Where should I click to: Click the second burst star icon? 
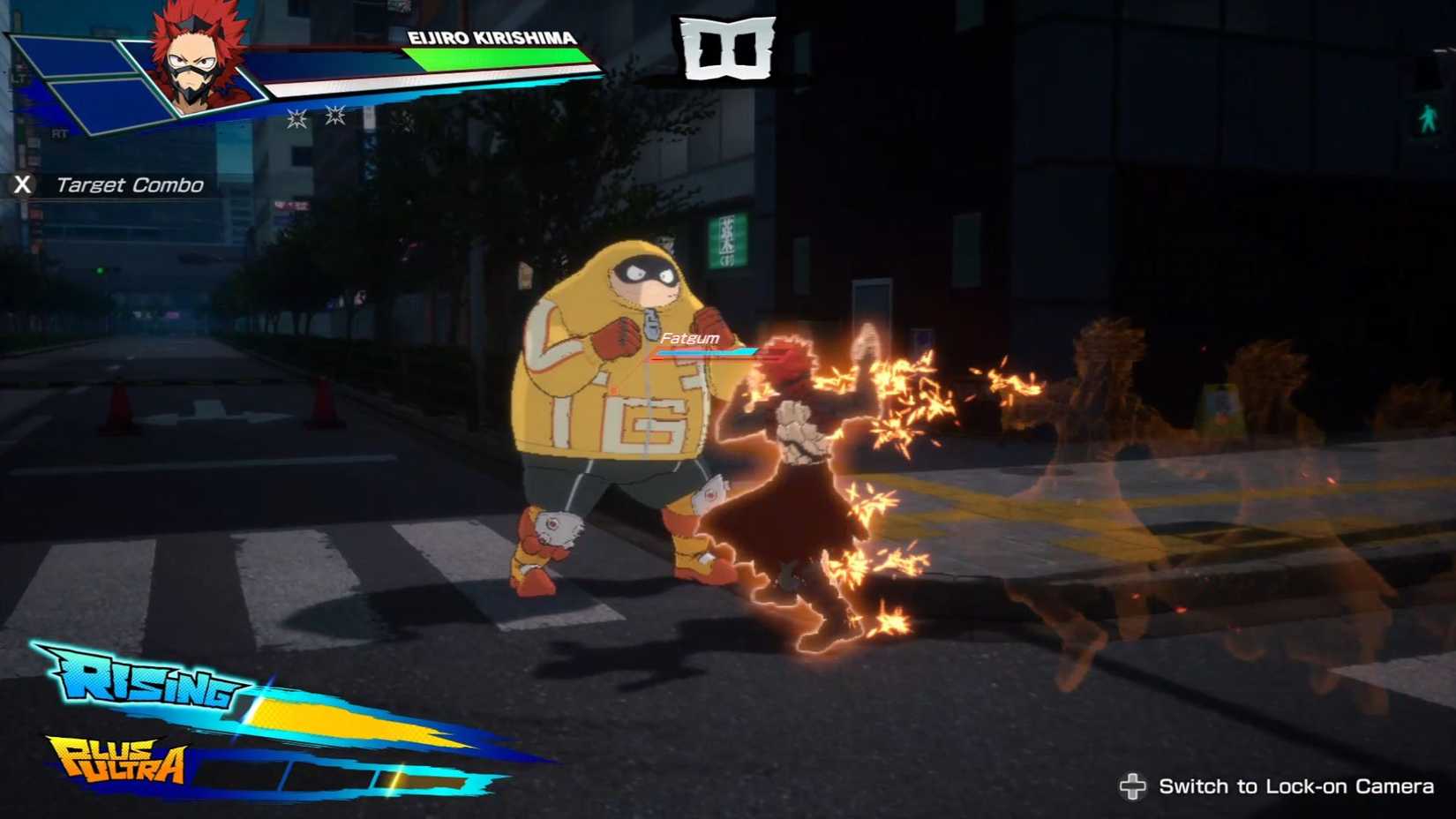click(x=335, y=116)
